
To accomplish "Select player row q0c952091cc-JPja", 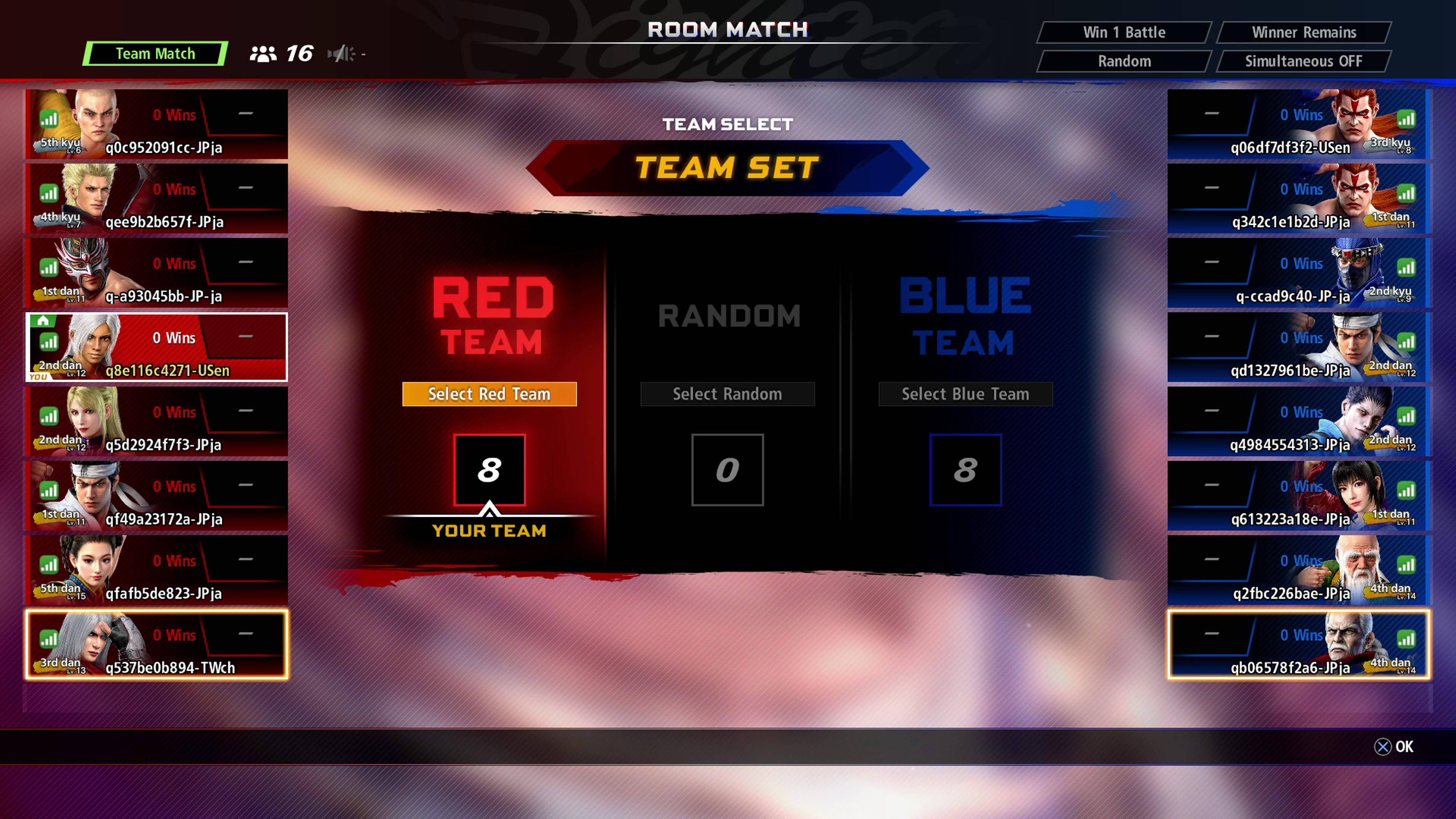I will [x=157, y=124].
